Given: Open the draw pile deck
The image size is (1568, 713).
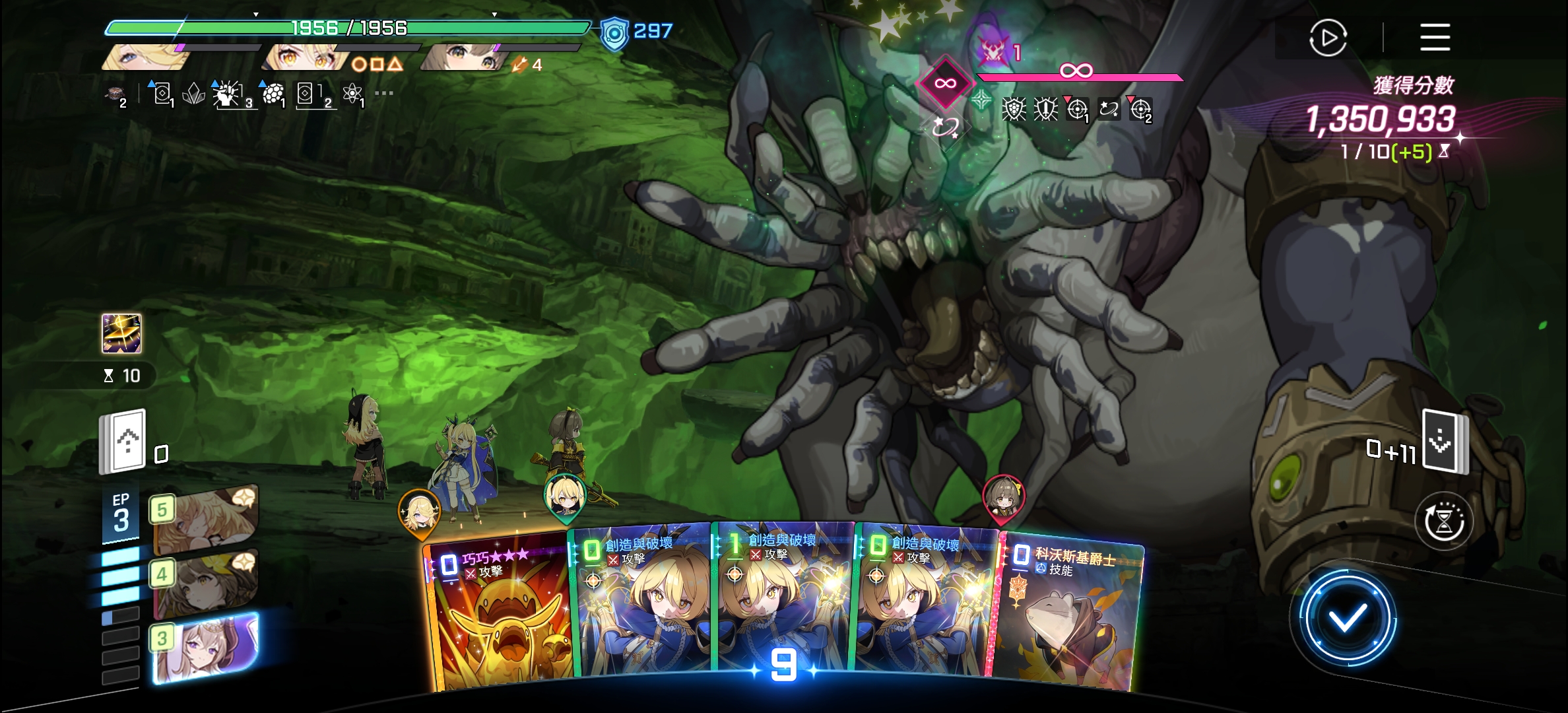Looking at the screenshot, I should [x=123, y=440].
